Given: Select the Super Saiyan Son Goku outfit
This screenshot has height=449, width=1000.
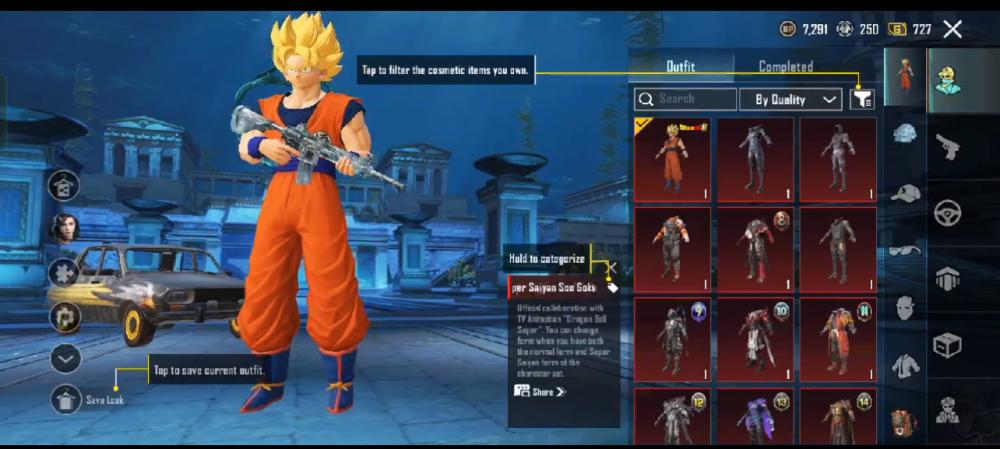Looking at the screenshot, I should pyautogui.click(x=672, y=159).
